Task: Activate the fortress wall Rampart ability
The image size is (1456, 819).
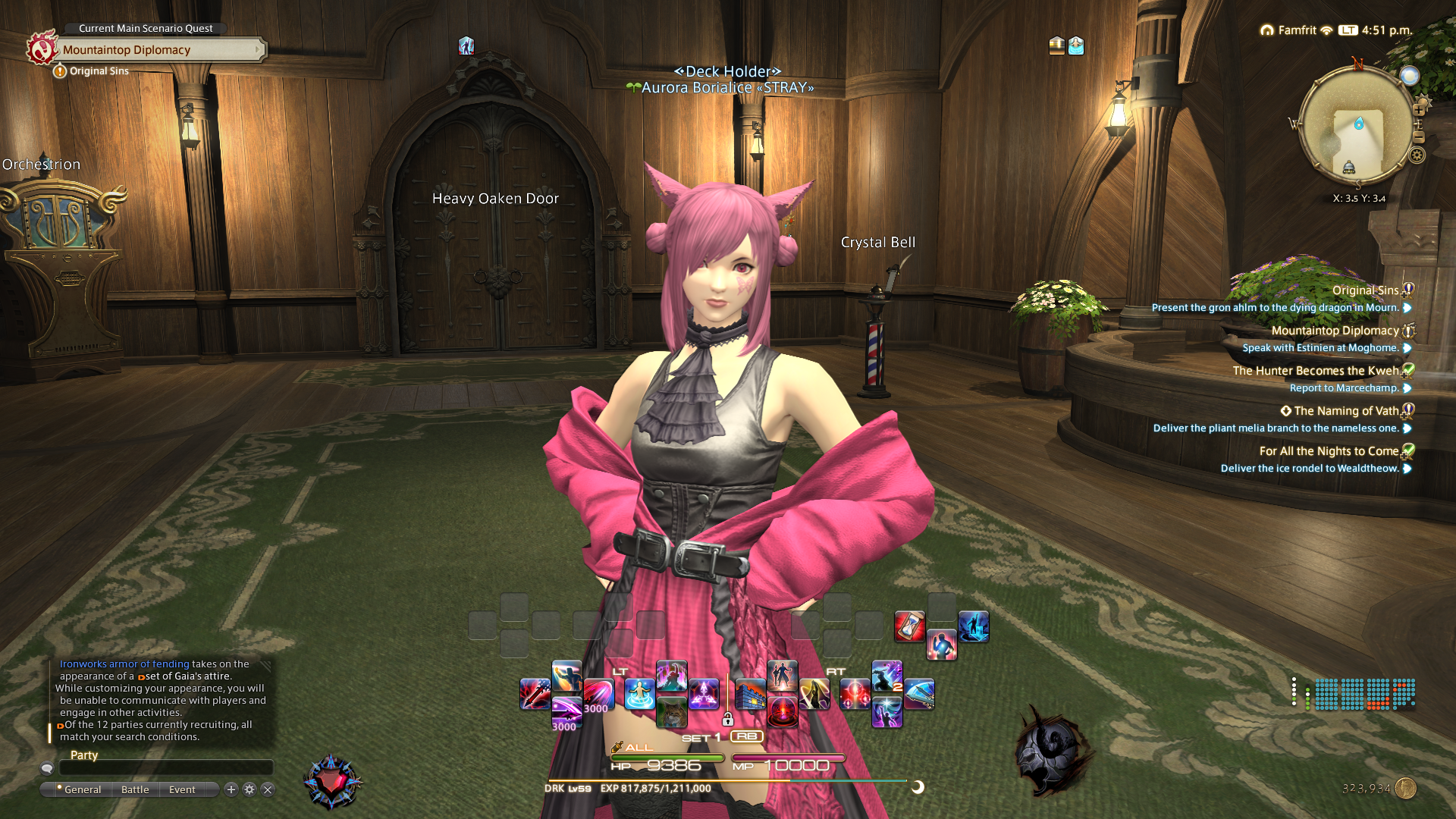Action: point(750,695)
